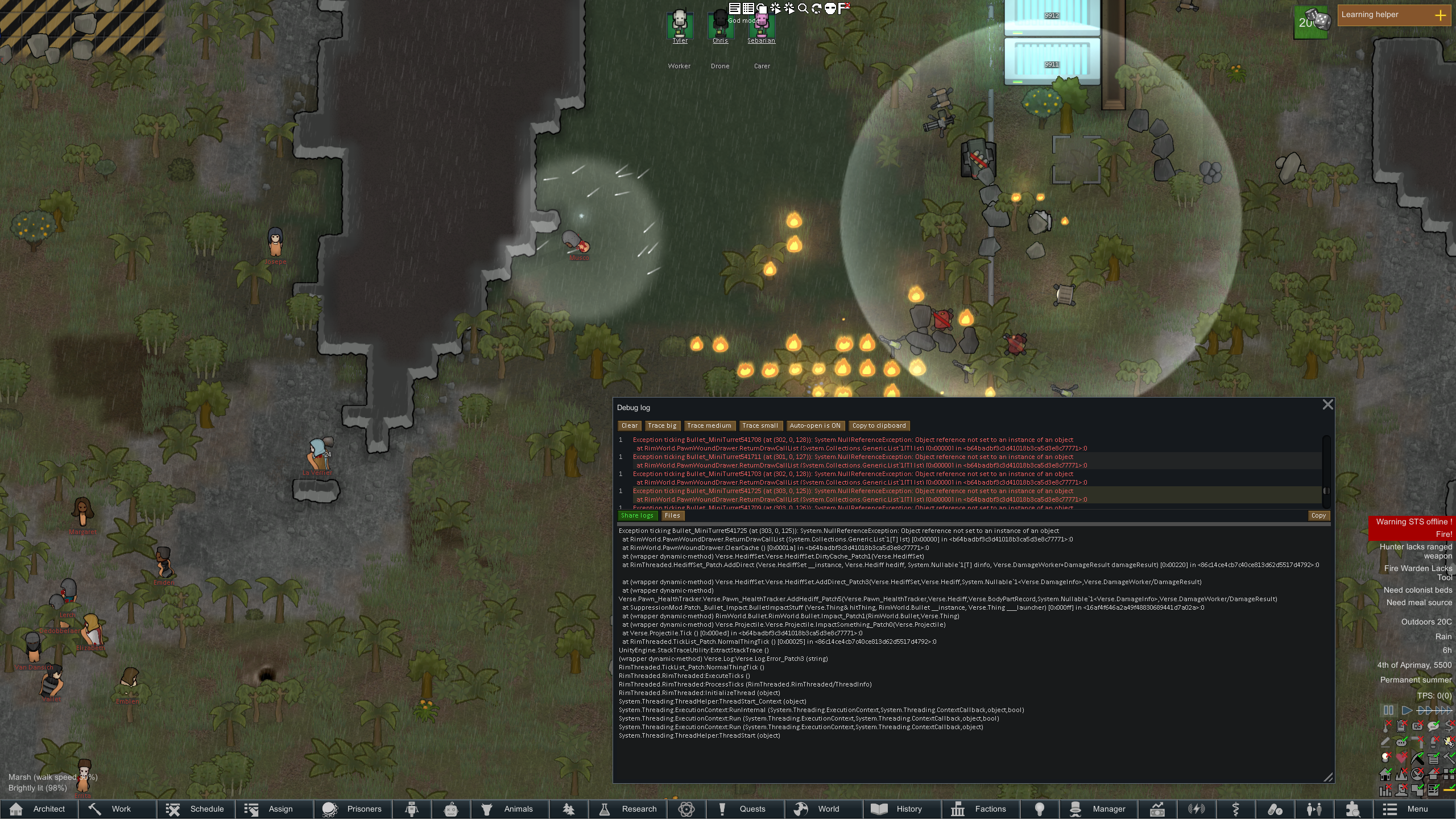The image size is (1456, 819).
Task: Share logs with green button
Action: point(637,515)
